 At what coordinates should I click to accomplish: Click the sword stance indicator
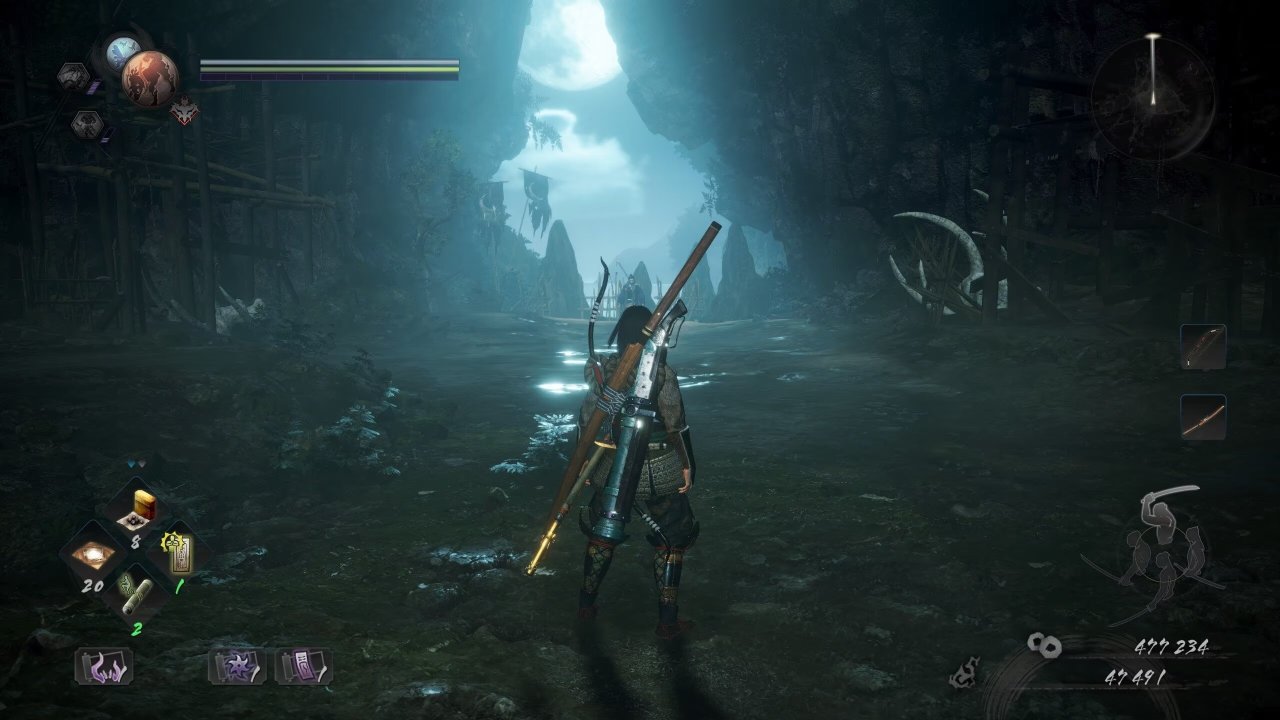point(1160,548)
